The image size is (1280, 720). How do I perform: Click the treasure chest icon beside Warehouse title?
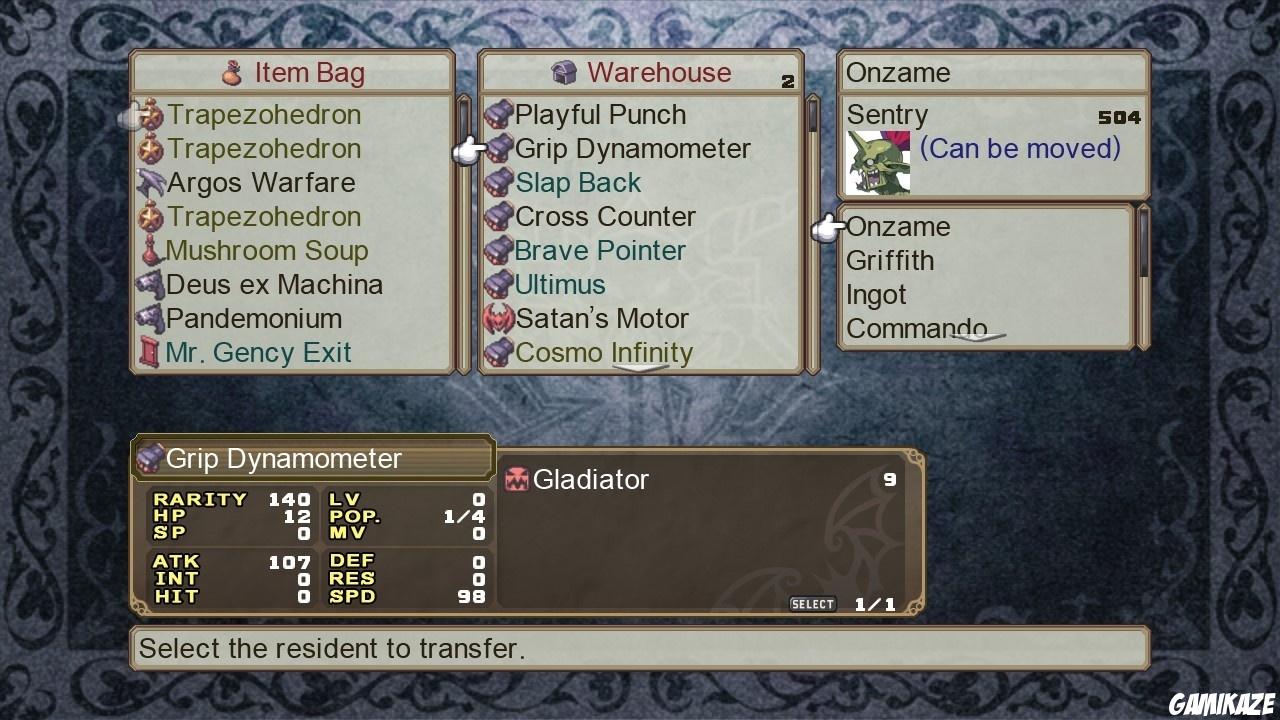(566, 72)
